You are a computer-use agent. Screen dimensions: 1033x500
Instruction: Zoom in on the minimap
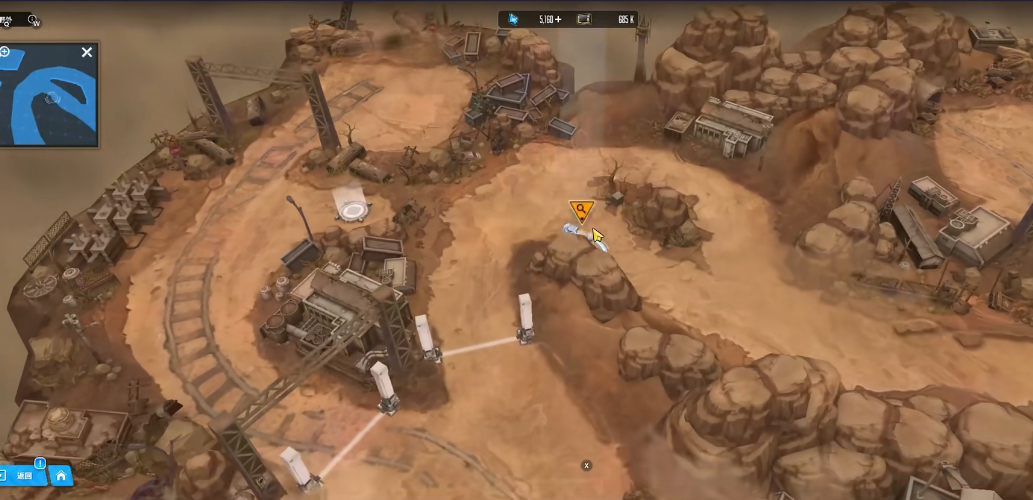5,51
